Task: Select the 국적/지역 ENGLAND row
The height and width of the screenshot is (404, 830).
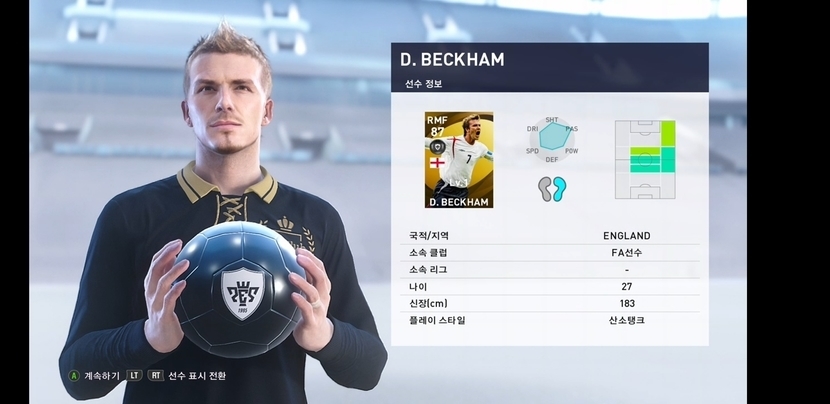Action: (549, 236)
